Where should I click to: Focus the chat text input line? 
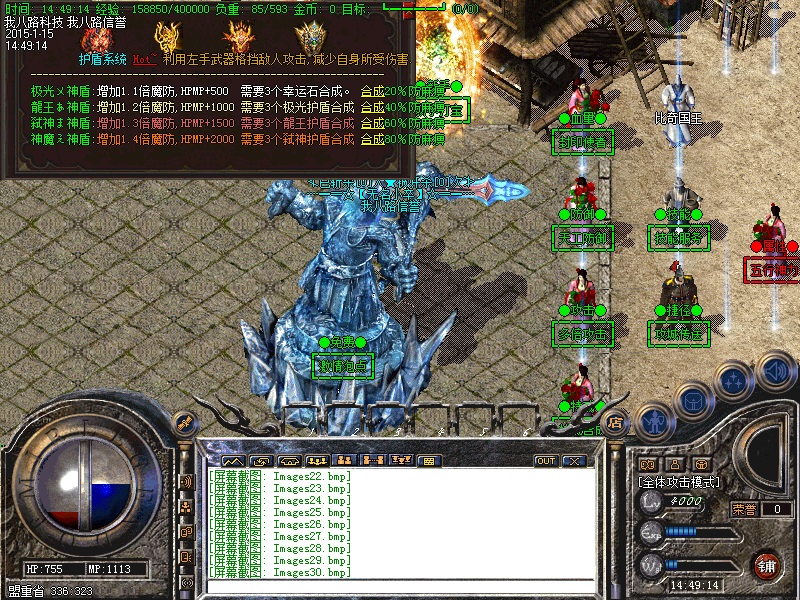click(x=400, y=584)
